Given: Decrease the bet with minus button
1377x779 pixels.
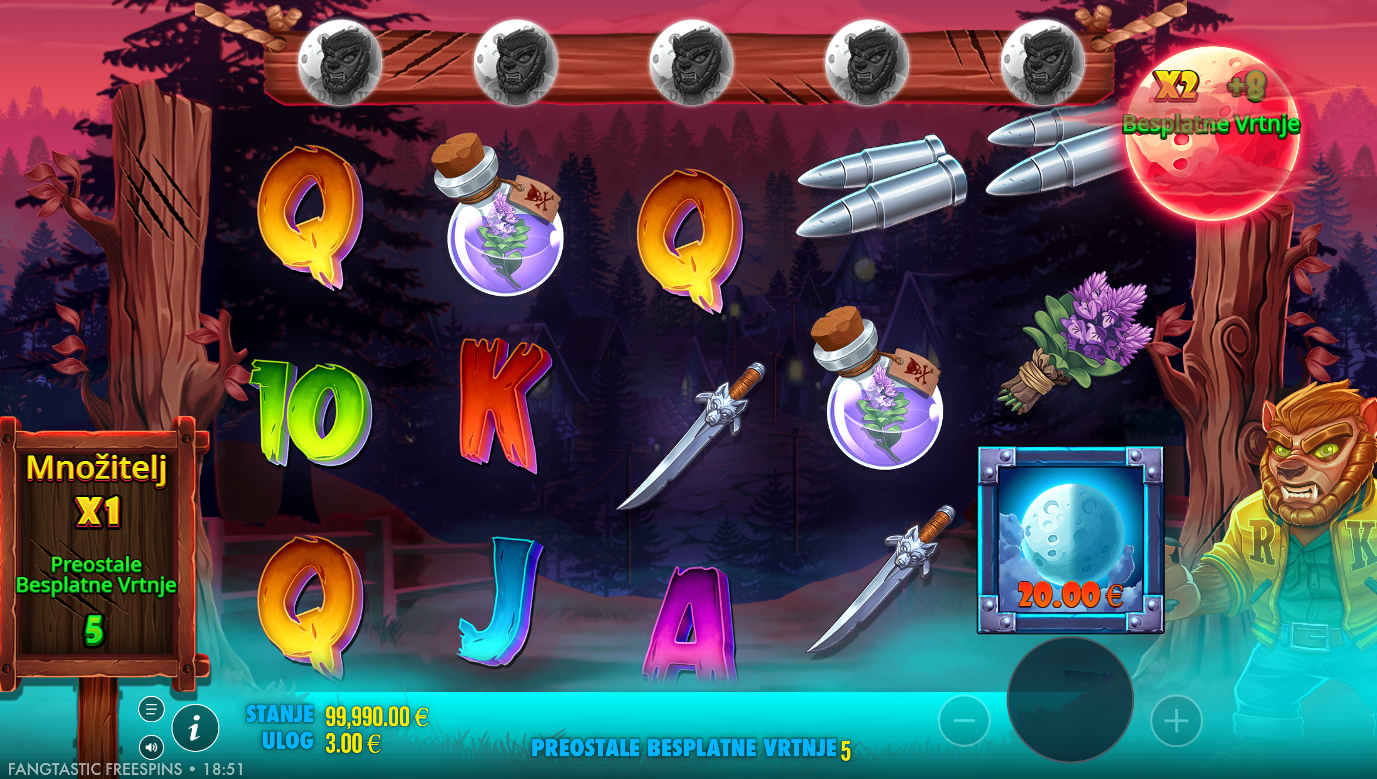Looking at the screenshot, I should (964, 720).
